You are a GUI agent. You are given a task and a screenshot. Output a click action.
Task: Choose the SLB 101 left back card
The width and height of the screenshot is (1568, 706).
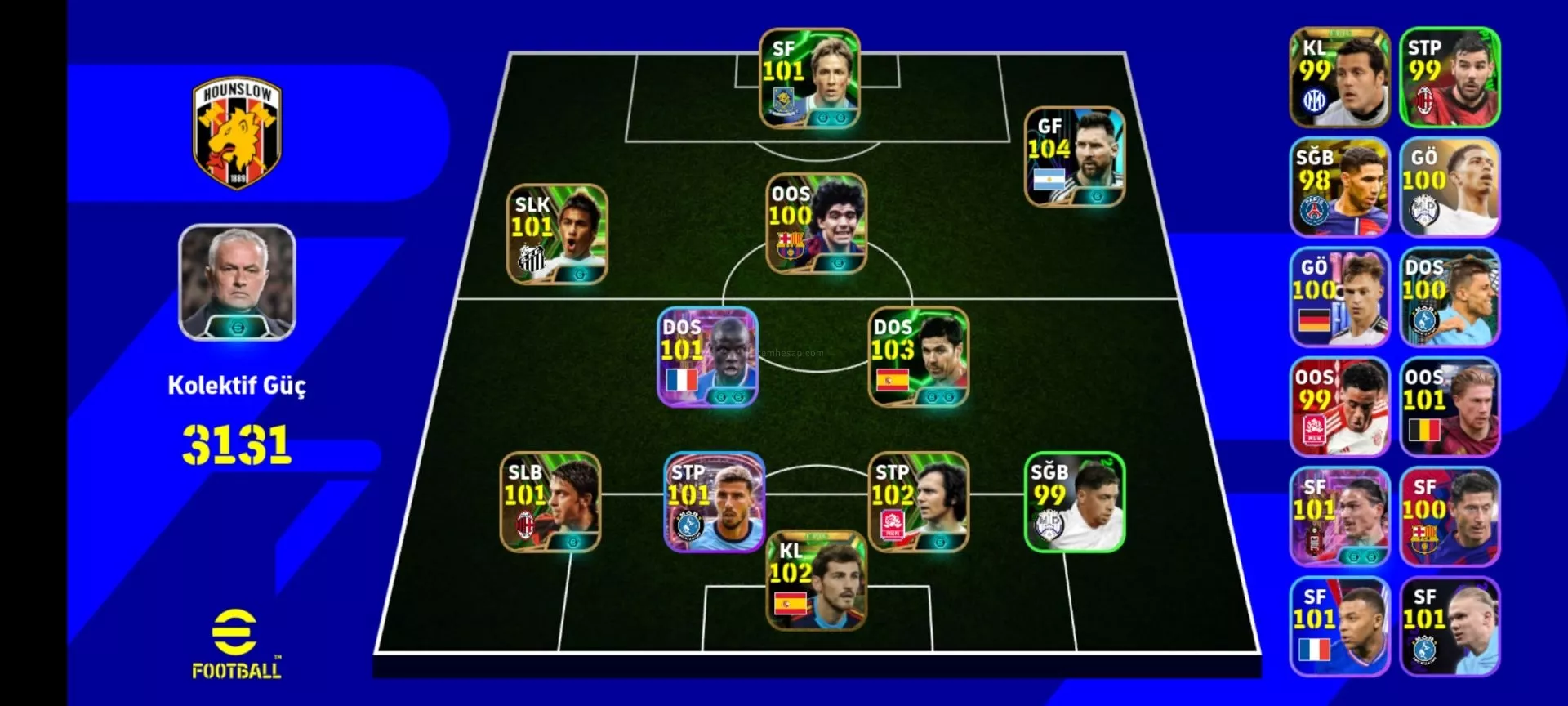tap(550, 502)
